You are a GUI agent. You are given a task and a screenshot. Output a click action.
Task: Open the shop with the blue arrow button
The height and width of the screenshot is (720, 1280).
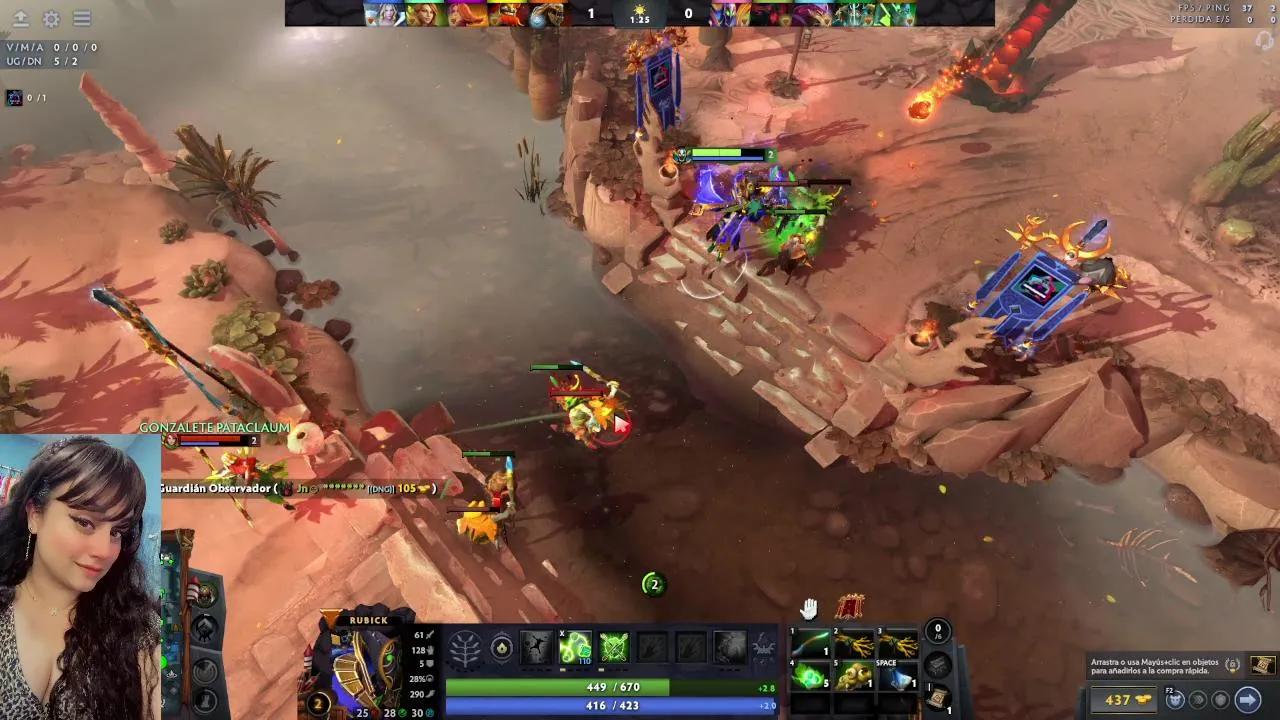pos(1248,700)
